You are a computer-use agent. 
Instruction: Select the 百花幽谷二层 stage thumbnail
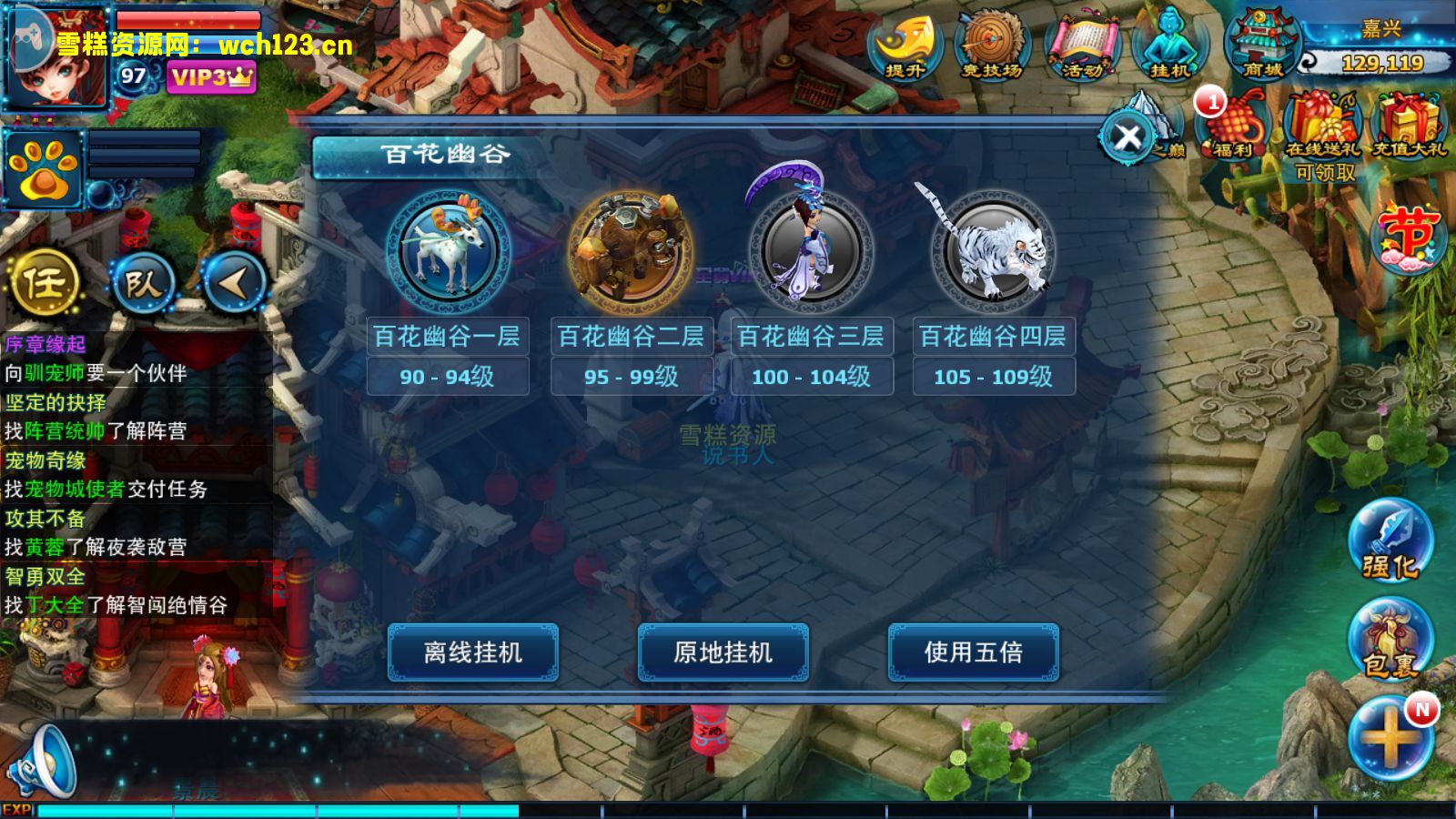(630, 248)
